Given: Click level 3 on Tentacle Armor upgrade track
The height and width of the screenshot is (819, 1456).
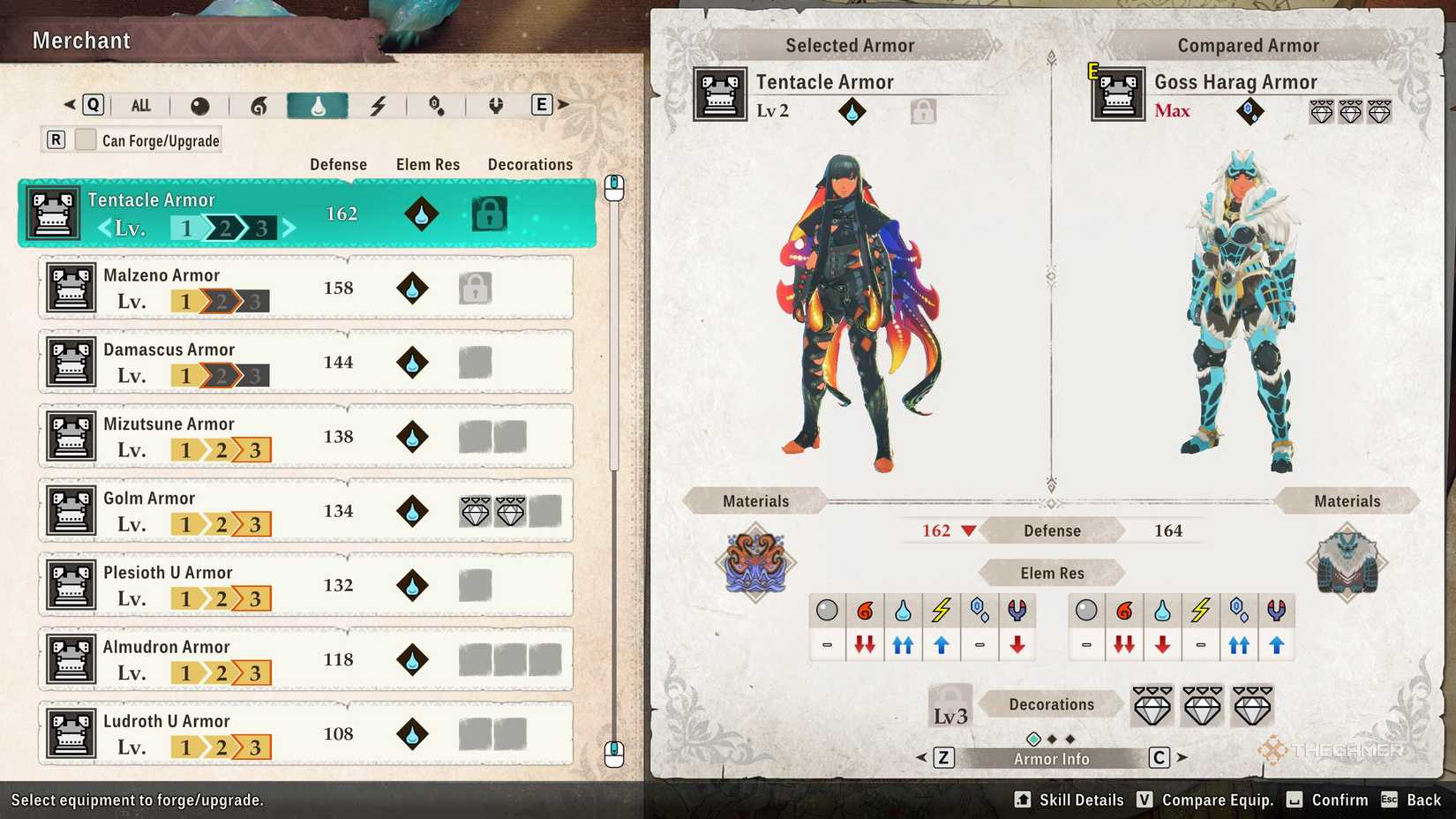Looking at the screenshot, I should pyautogui.click(x=263, y=227).
